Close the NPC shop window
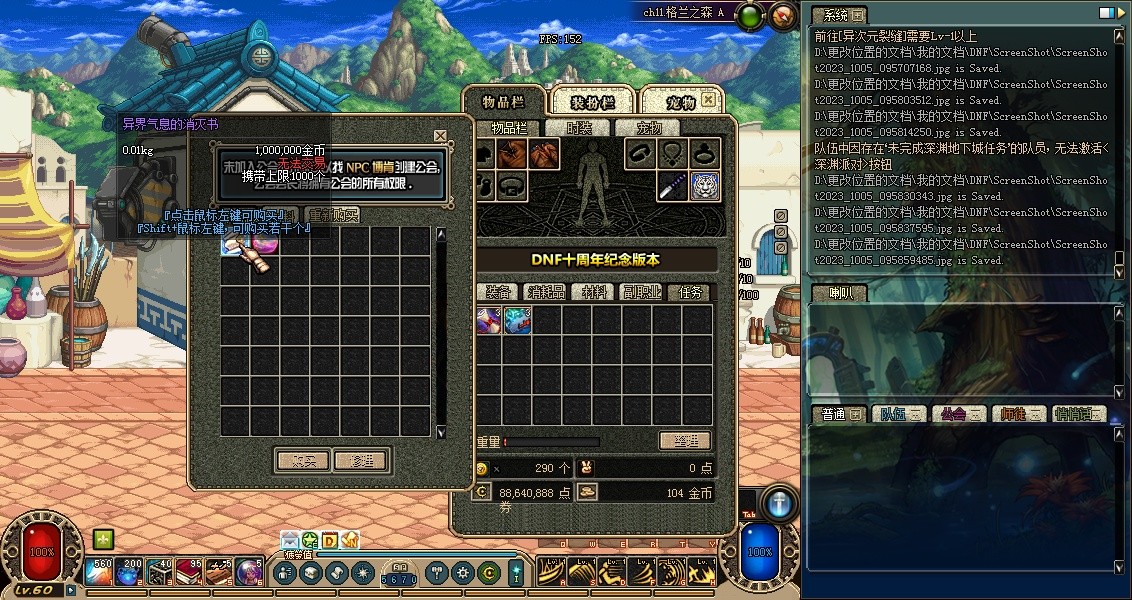This screenshot has width=1132, height=600. point(440,136)
